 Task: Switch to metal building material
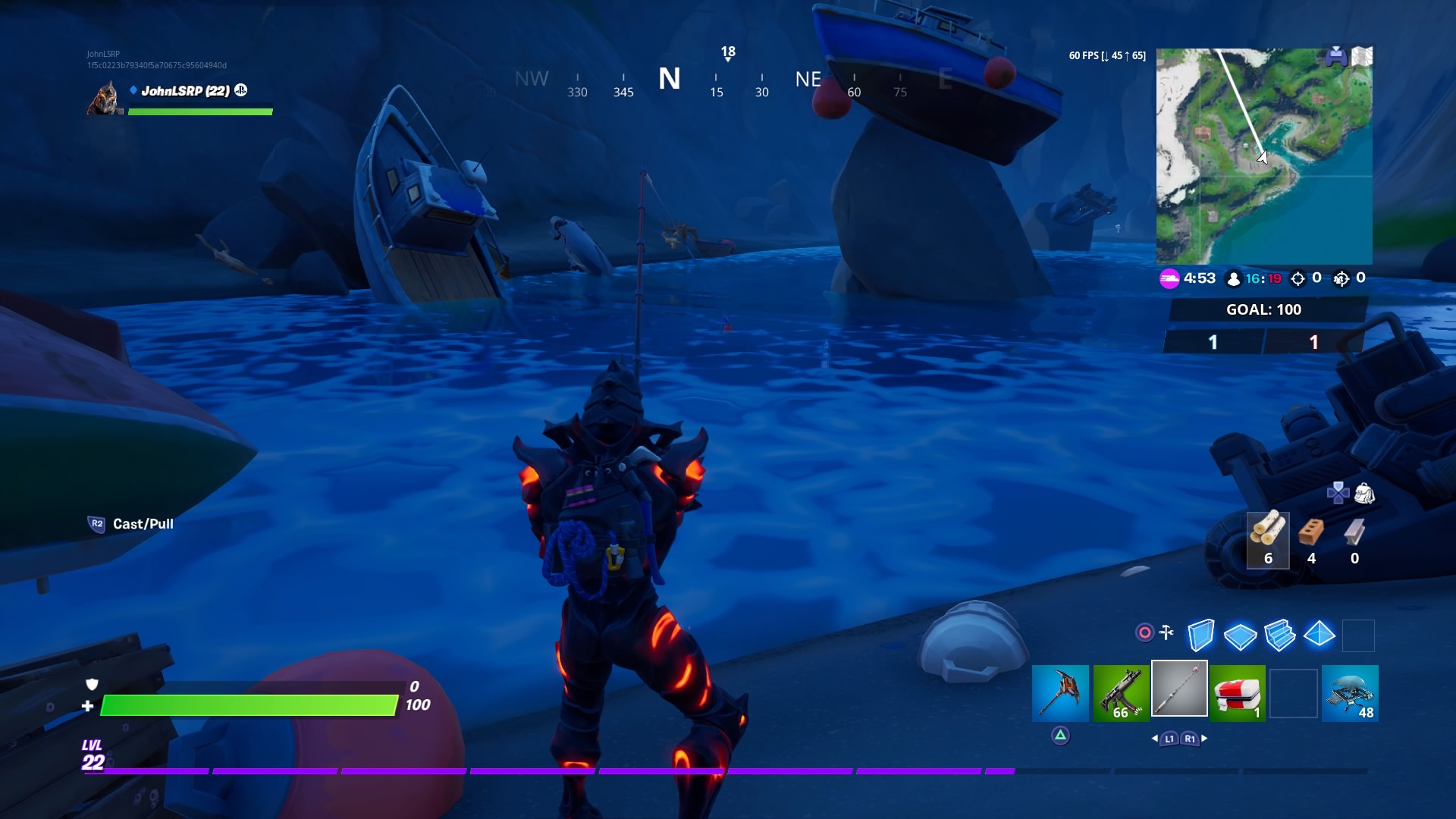point(1354,538)
